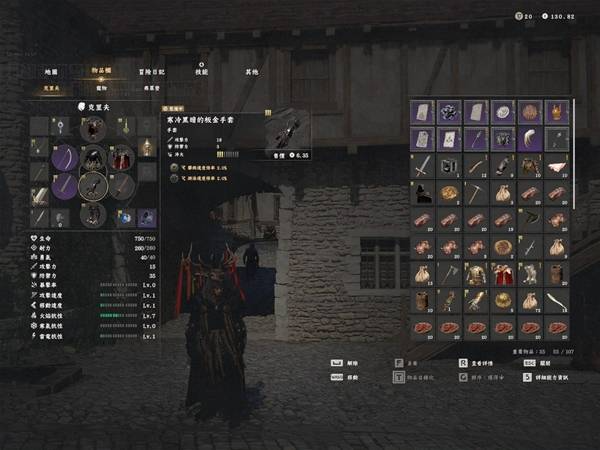Open the 地圖 (Map) tab
Screen dimensions: 600x450
(51, 72)
